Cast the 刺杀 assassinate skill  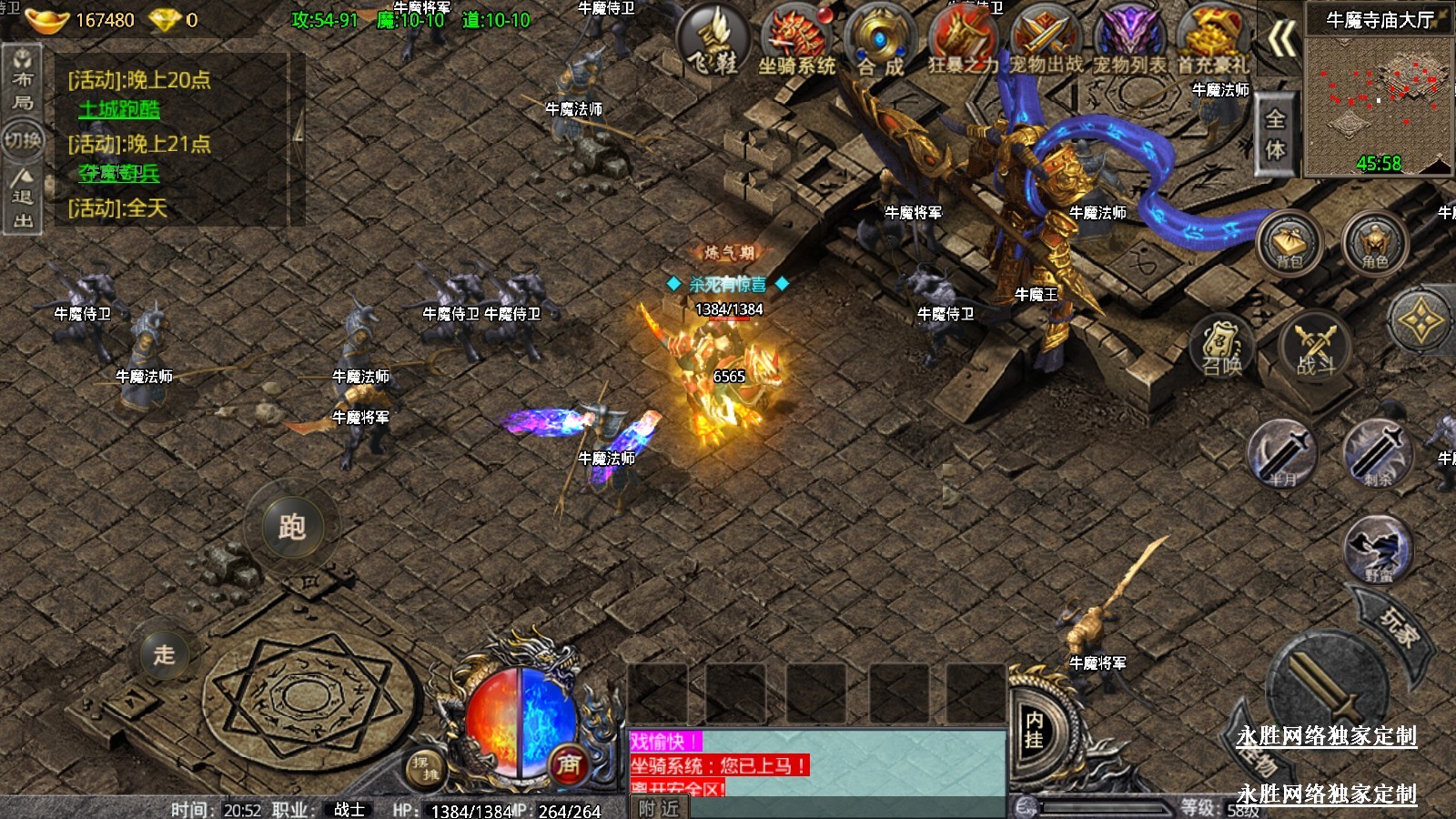tap(1378, 454)
